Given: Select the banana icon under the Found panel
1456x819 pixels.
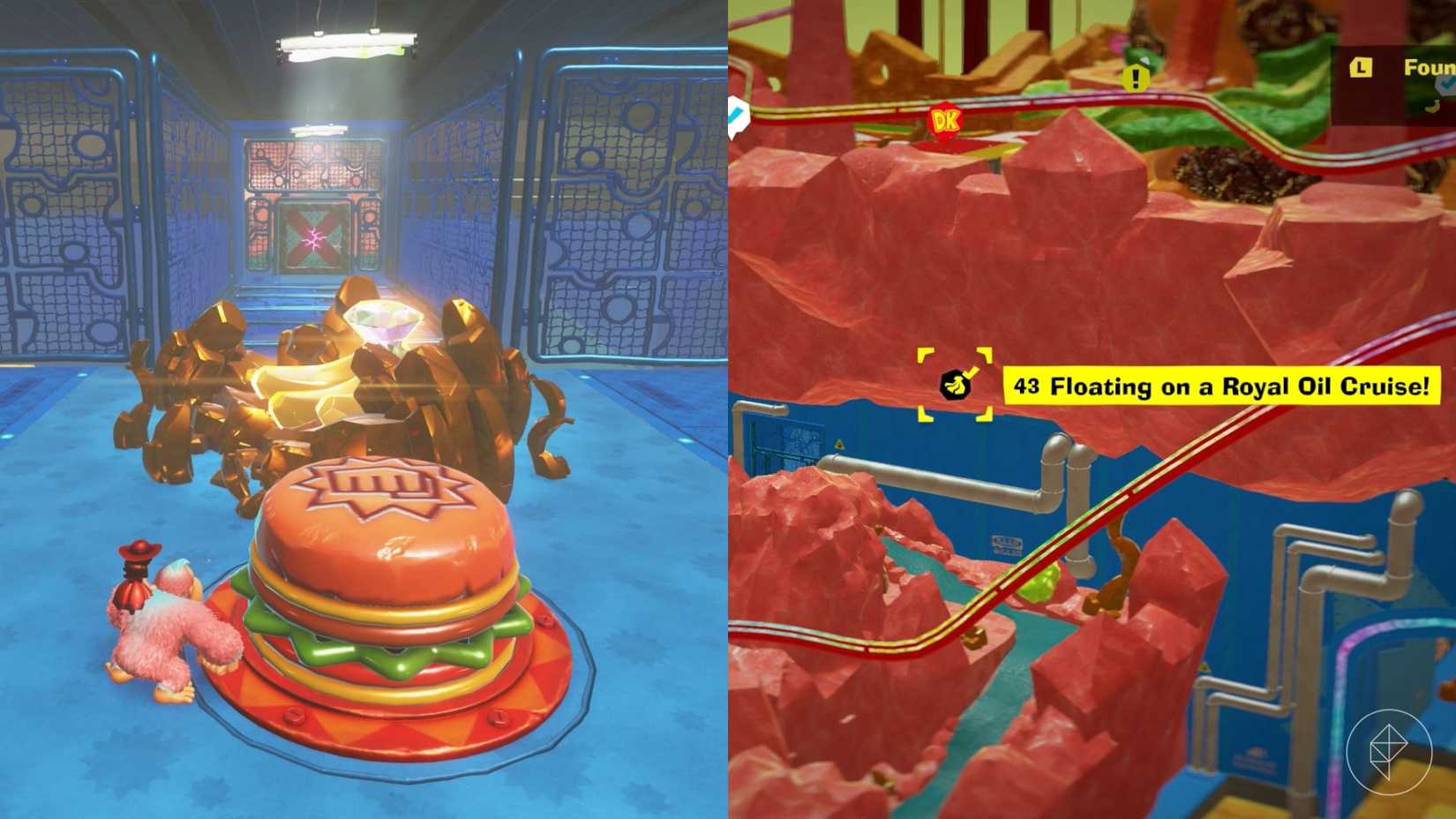Looking at the screenshot, I should pos(1432,107).
